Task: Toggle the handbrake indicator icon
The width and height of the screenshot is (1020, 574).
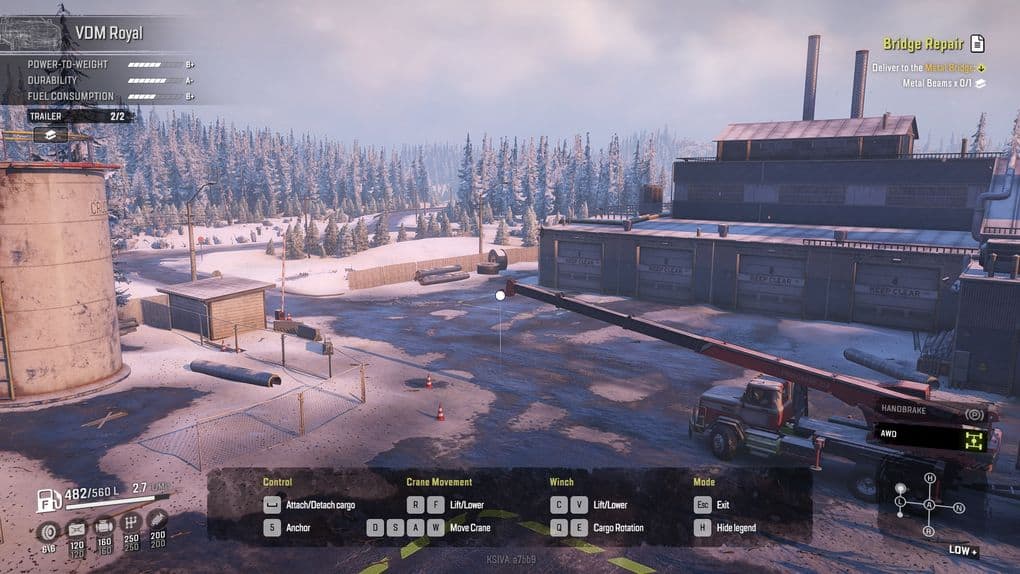Action: (974, 413)
